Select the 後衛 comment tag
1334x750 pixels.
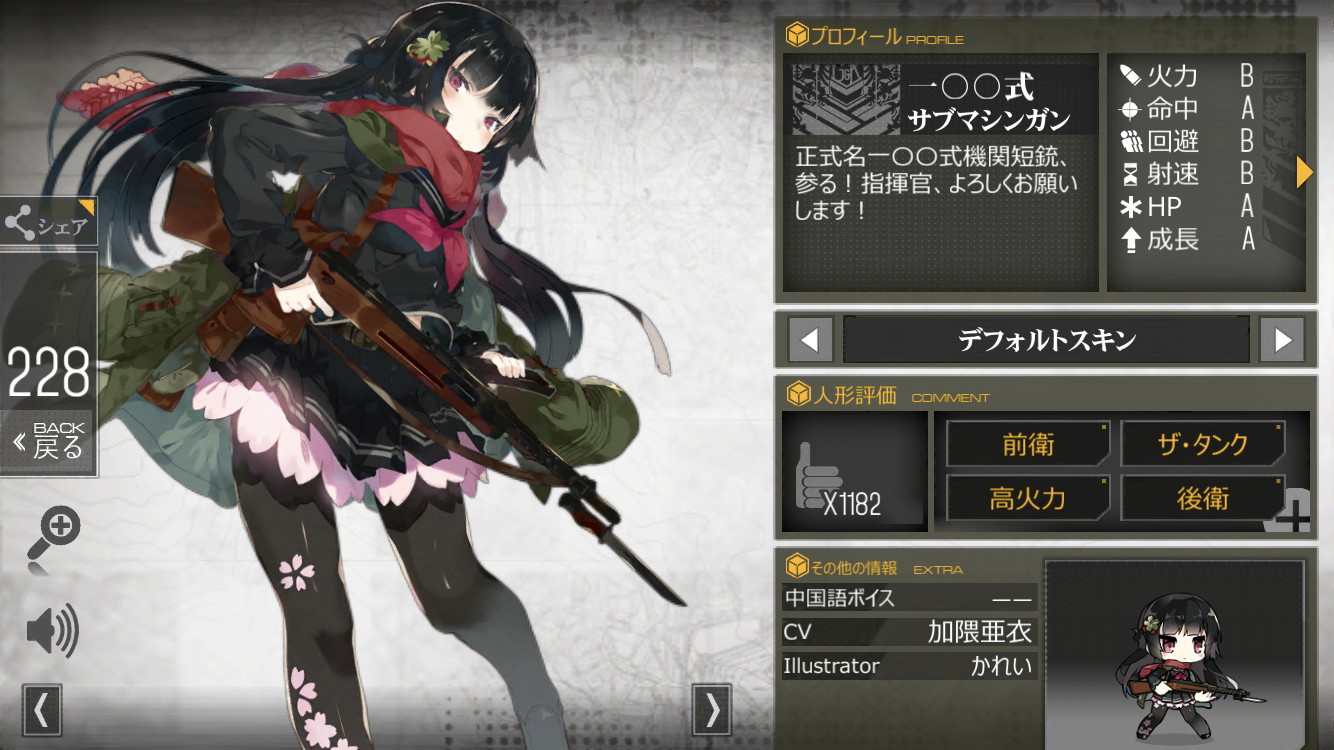point(1202,498)
